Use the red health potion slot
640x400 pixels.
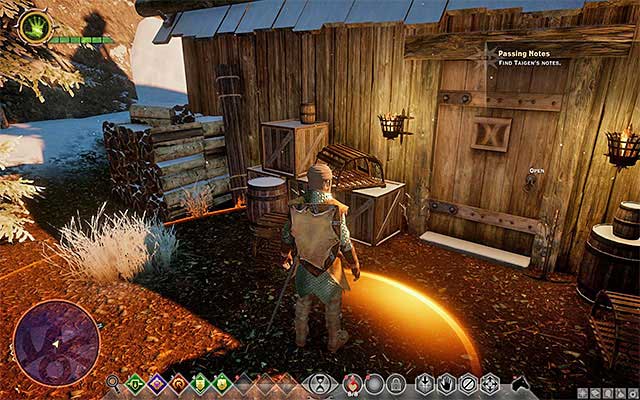(x=351, y=383)
